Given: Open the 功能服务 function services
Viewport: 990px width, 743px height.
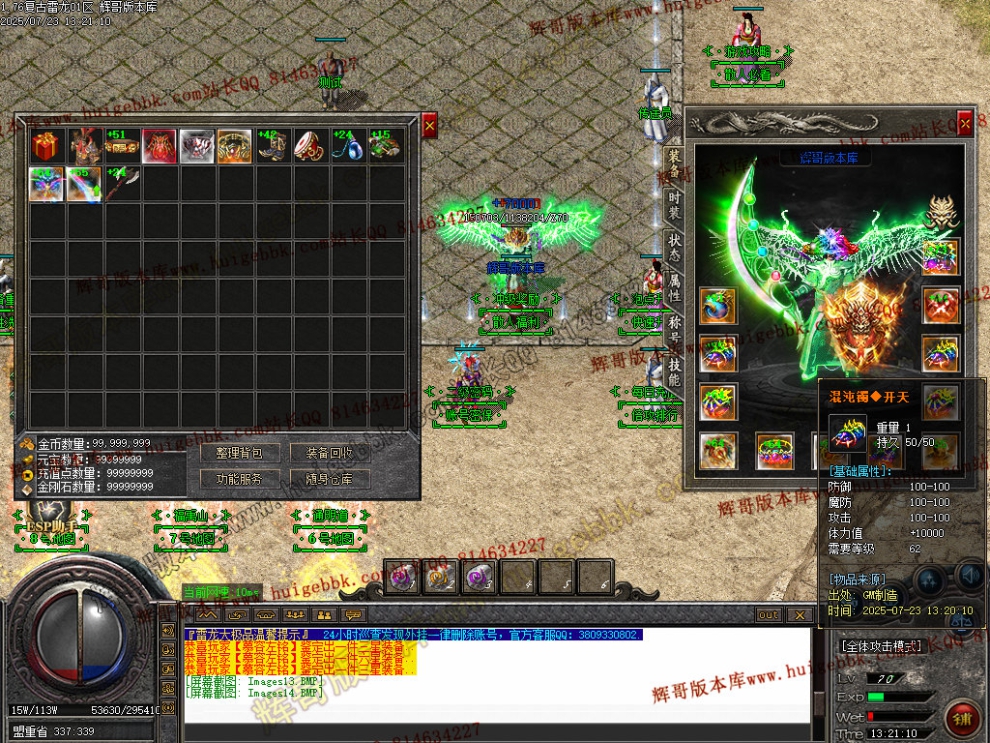Looking at the screenshot, I should pyautogui.click(x=239, y=479).
